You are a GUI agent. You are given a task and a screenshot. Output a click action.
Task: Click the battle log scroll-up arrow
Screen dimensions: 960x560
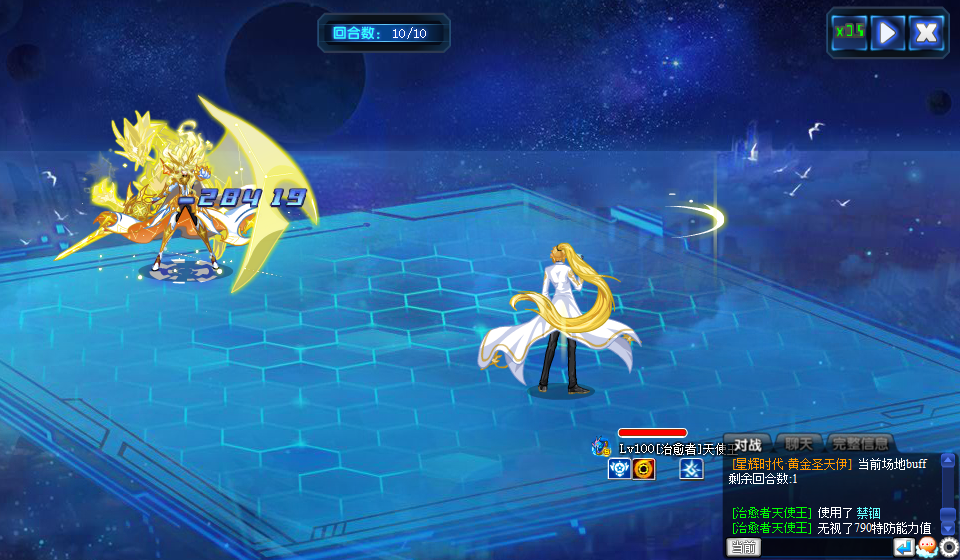(948, 459)
